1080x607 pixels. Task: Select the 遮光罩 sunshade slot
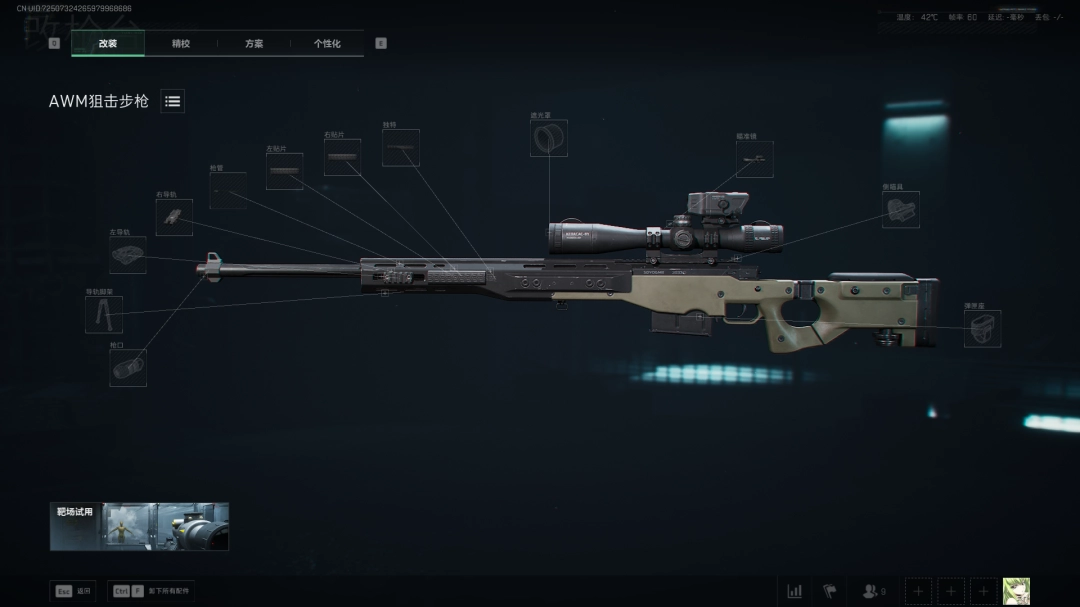click(x=548, y=138)
